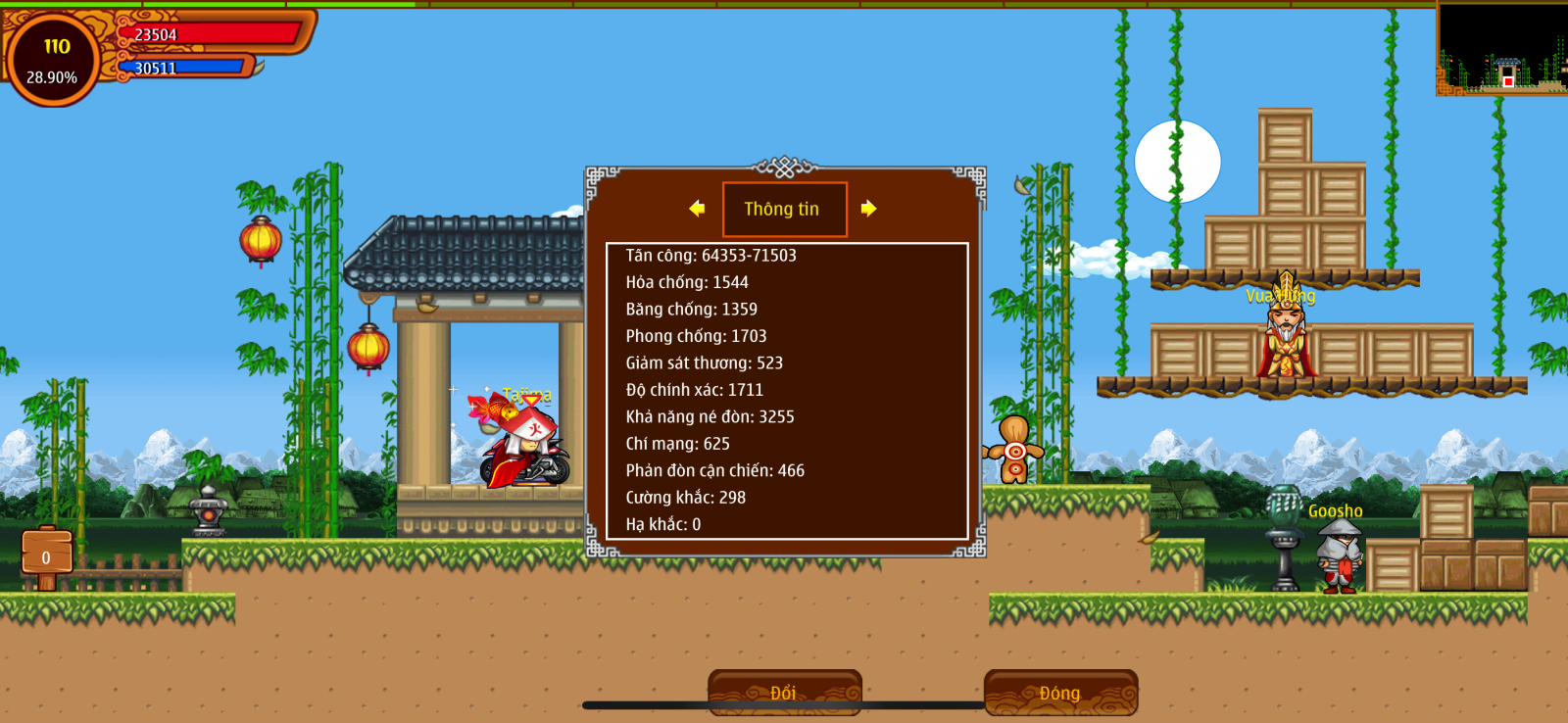This screenshot has height=723, width=1568.
Task: Open the level 110 character badge
Action: [x=53, y=60]
